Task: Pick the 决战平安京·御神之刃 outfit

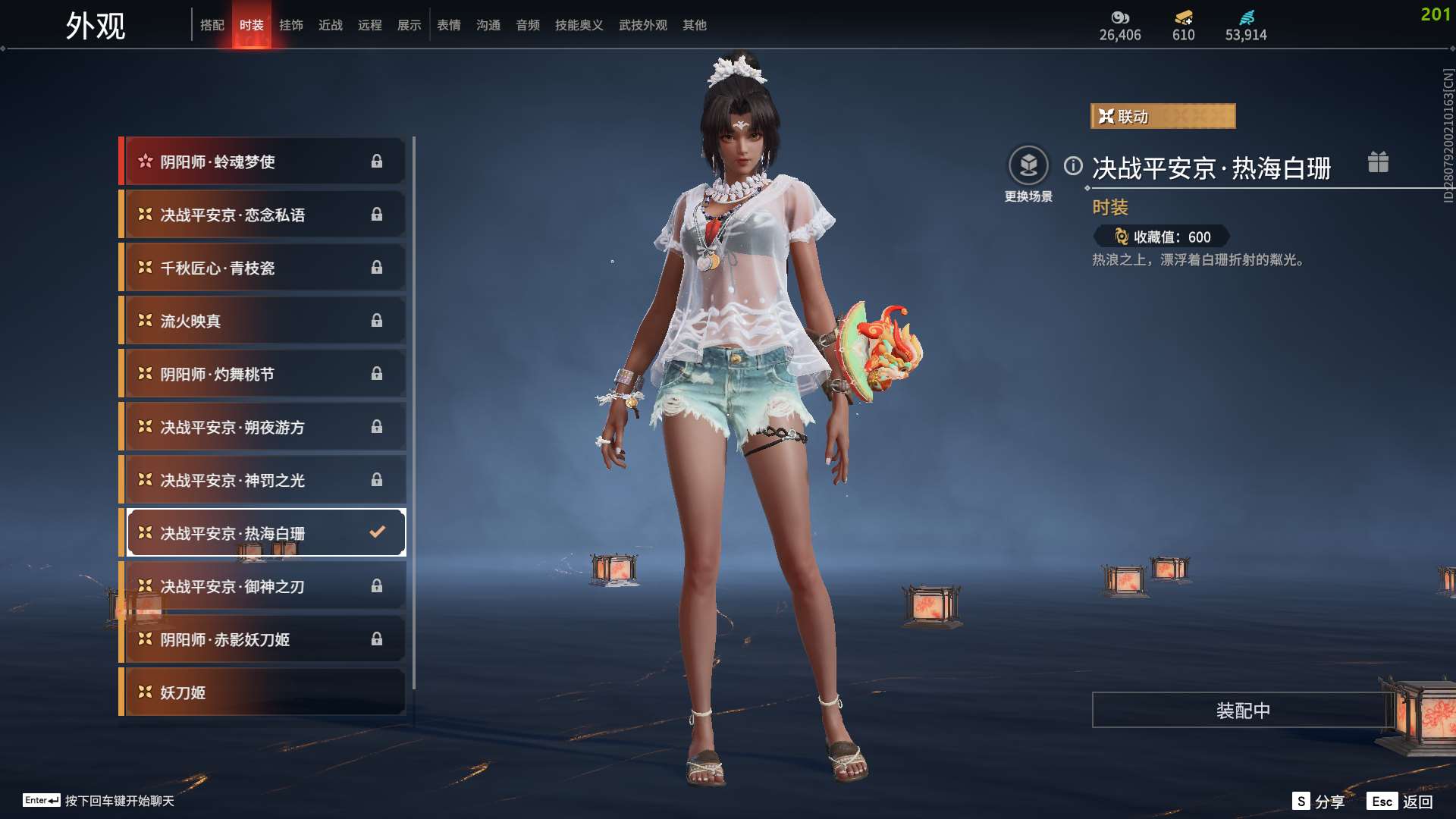Action: pos(263,586)
